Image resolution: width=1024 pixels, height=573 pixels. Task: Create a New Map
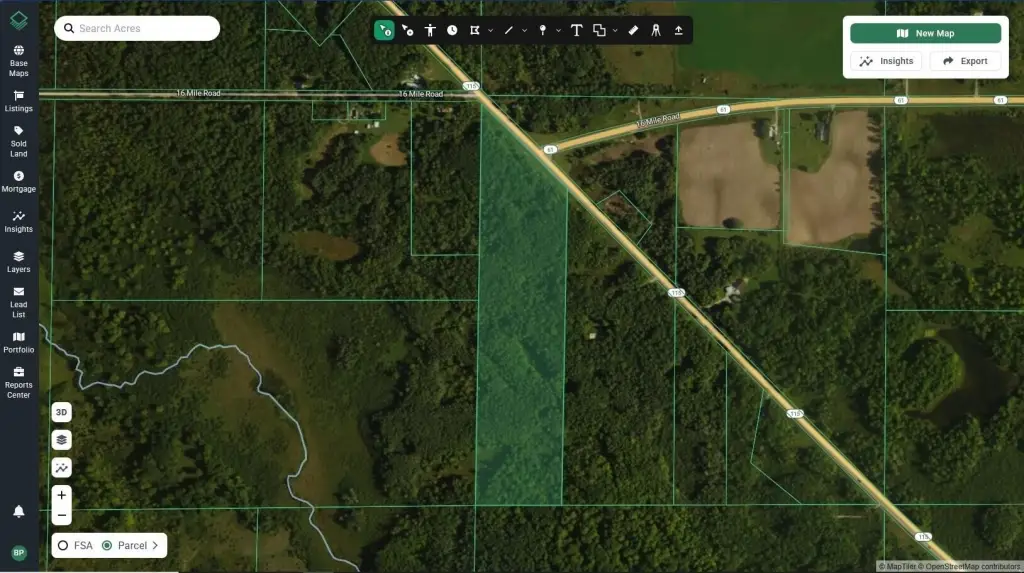click(x=925, y=33)
